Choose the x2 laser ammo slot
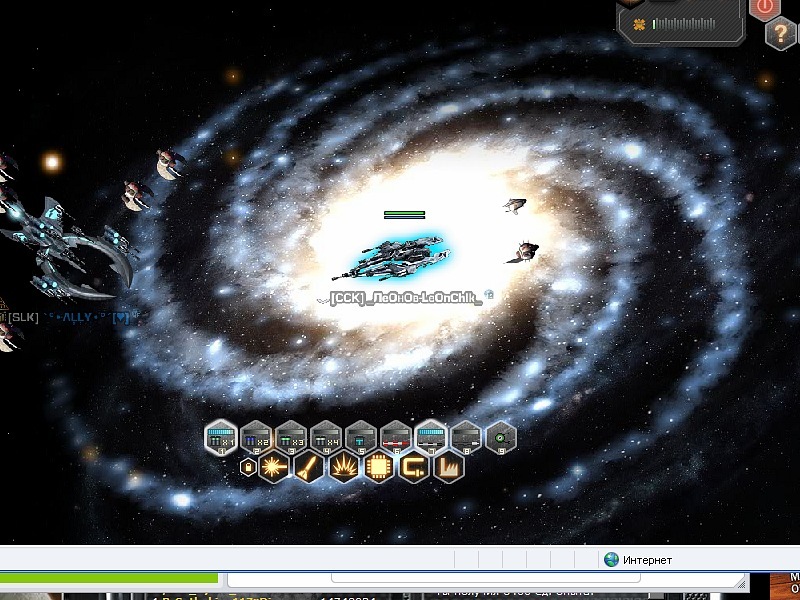 pyautogui.click(x=255, y=436)
